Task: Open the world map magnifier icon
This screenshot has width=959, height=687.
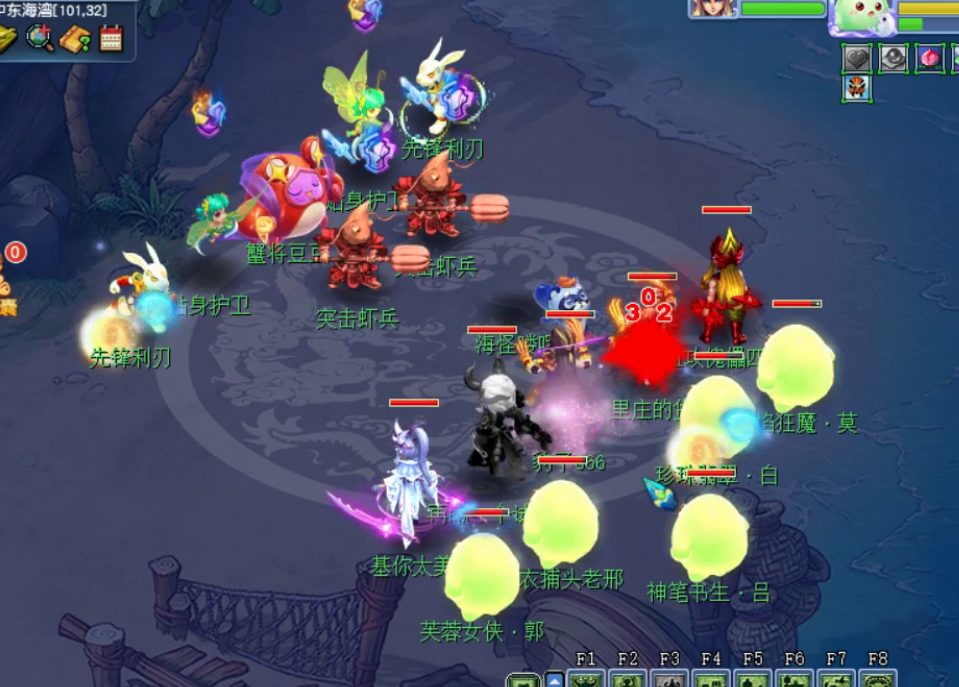Action: click(41, 39)
